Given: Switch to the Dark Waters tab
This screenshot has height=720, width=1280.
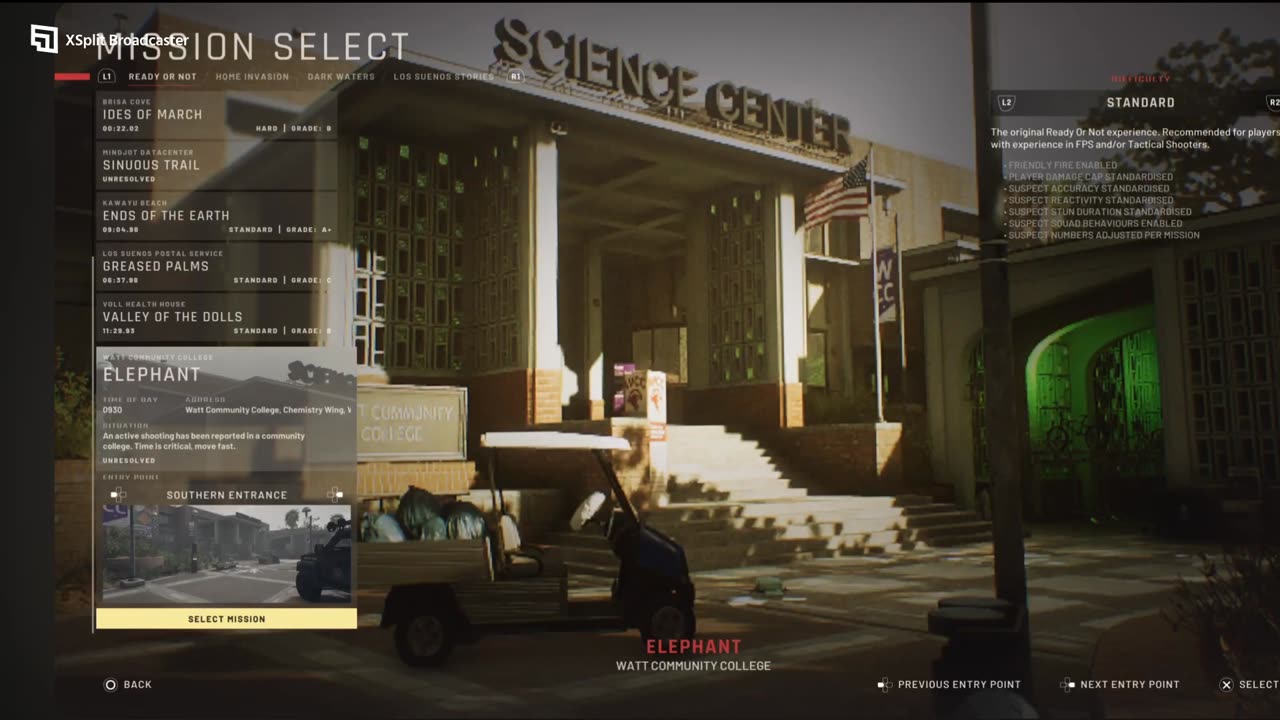Looking at the screenshot, I should point(341,77).
